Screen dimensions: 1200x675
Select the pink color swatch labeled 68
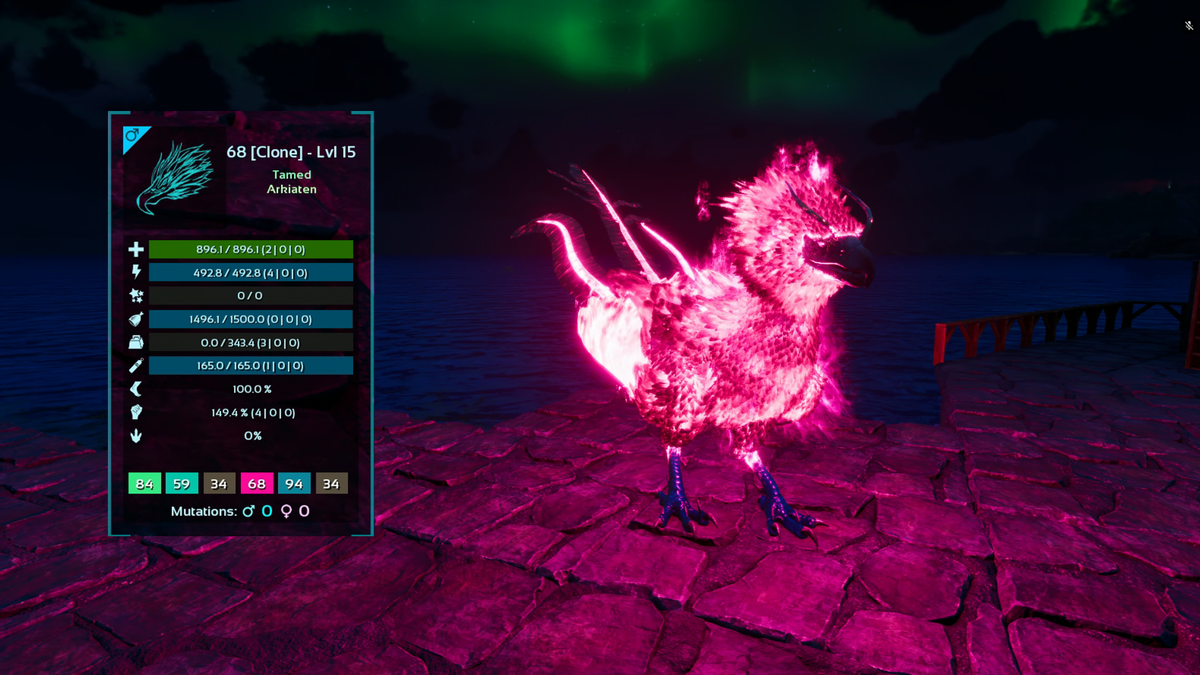click(257, 484)
